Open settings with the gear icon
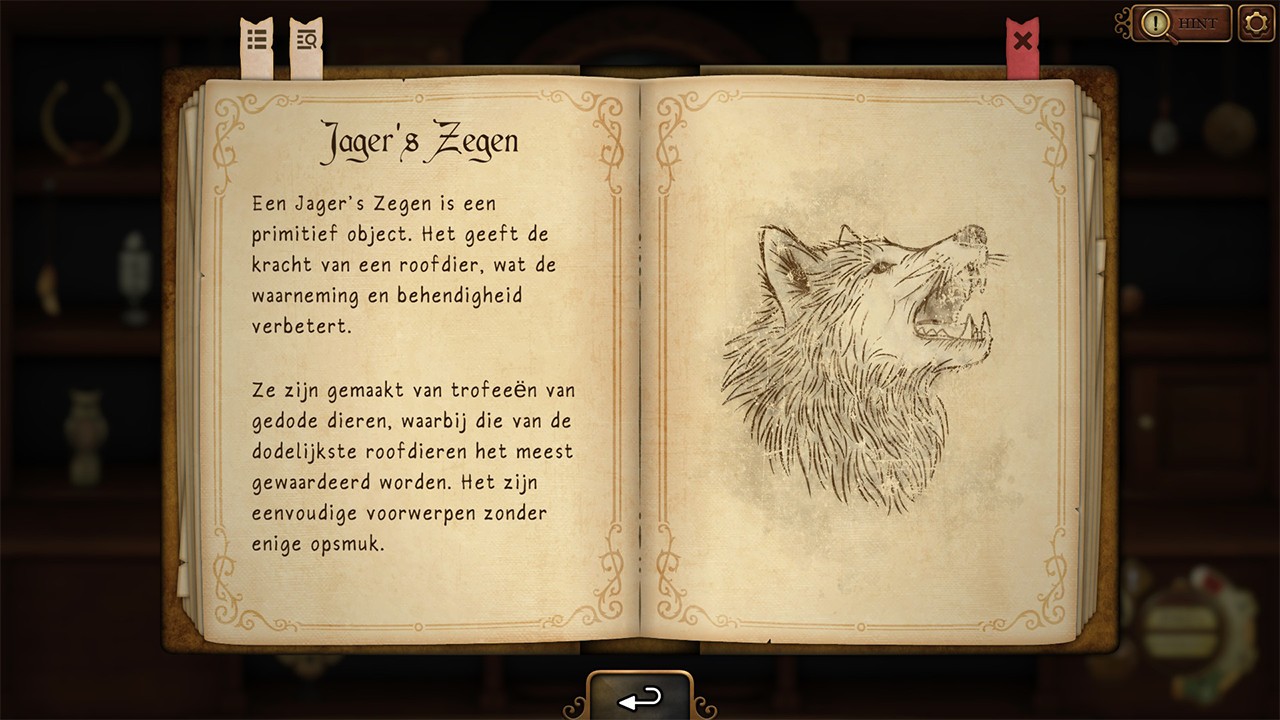 1256,22
